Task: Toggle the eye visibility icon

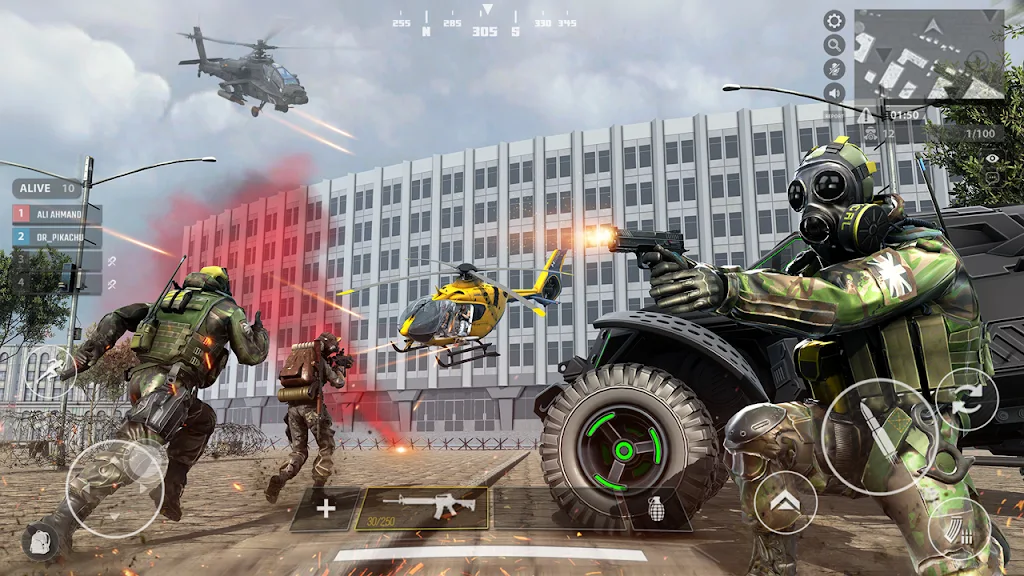Action: (992, 158)
